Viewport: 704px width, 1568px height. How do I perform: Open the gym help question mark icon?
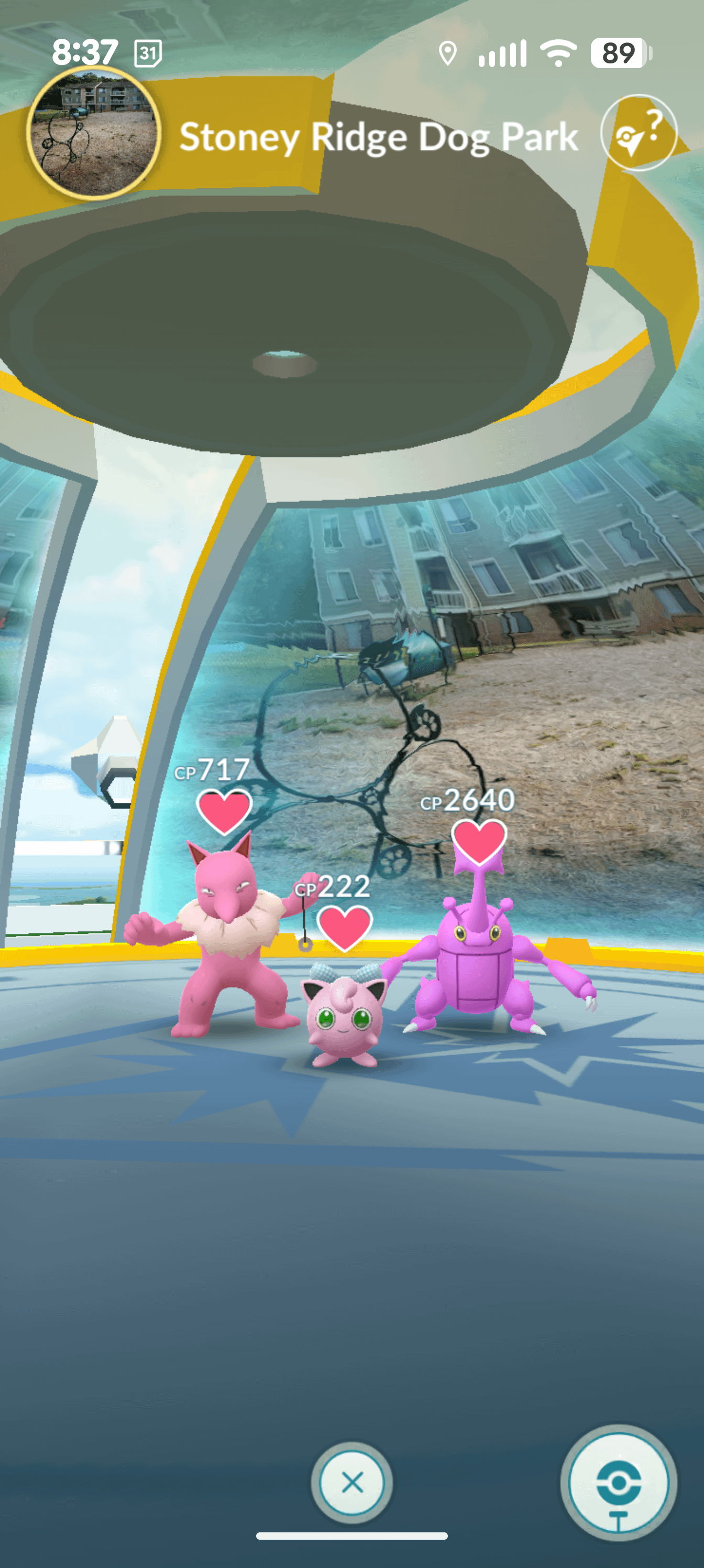tap(639, 133)
